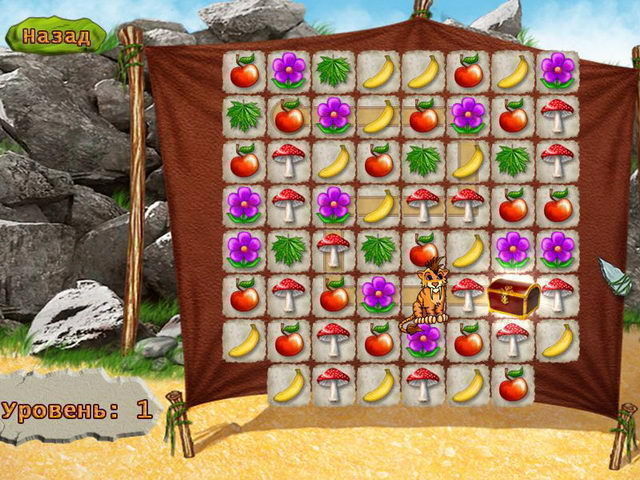
Task: Select the only leaf tile in the top row
Action: point(333,71)
